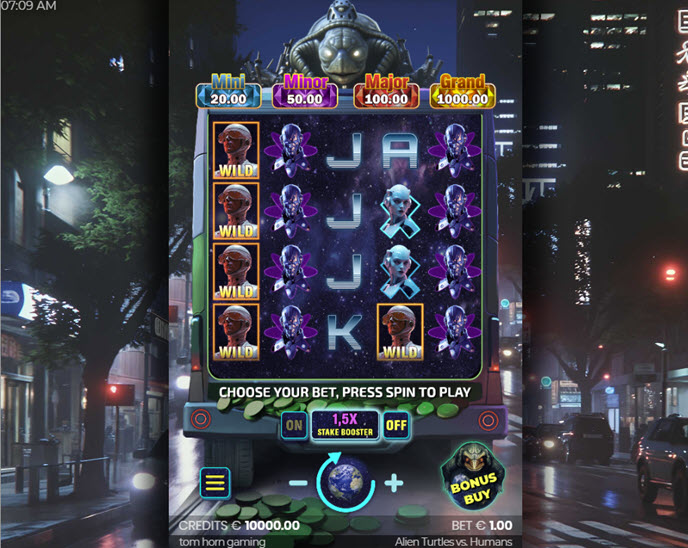Turn the Stake Booster ON
The width and height of the screenshot is (688, 548).
click(294, 425)
